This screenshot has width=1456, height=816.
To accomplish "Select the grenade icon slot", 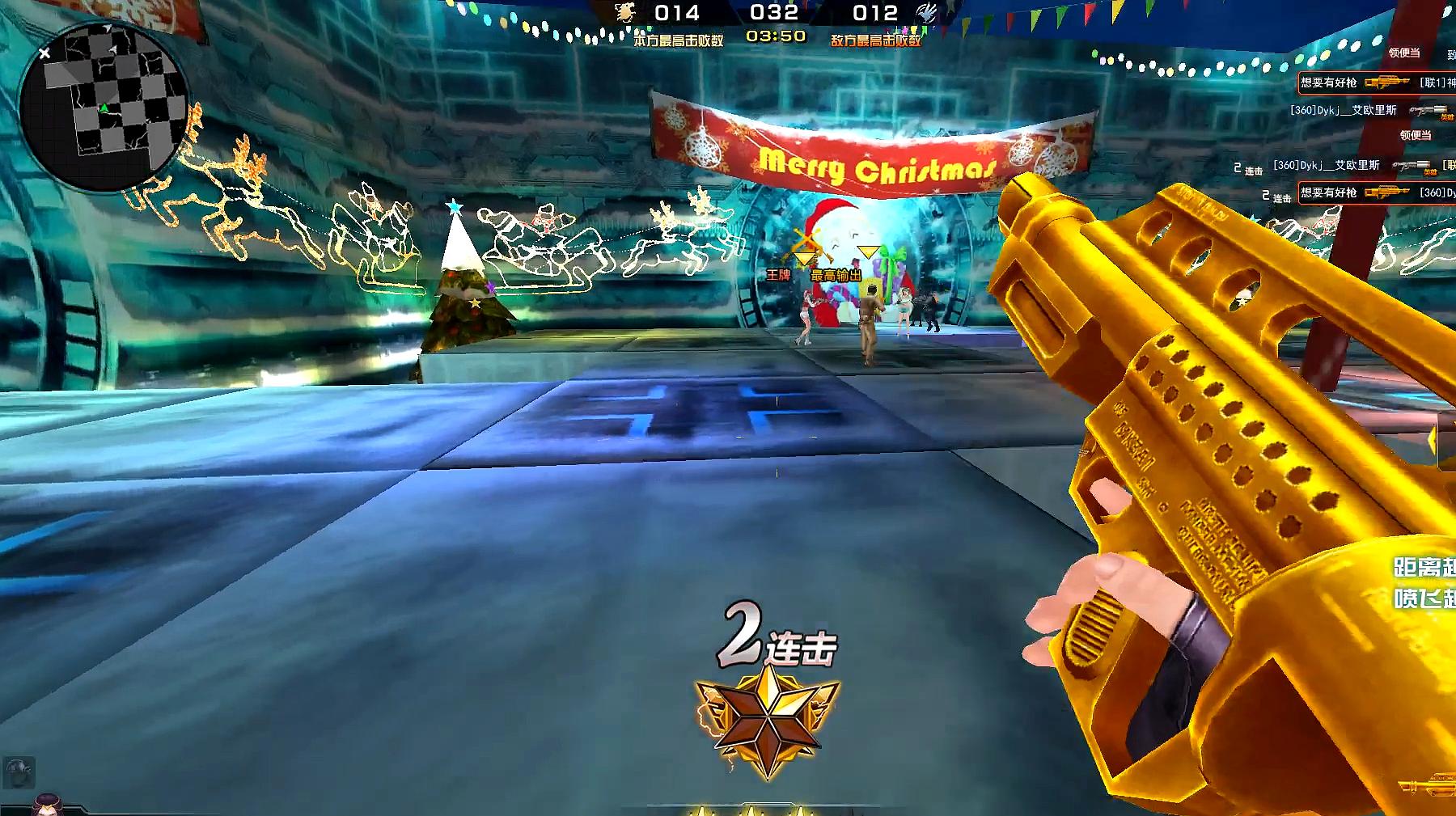I will click(19, 771).
